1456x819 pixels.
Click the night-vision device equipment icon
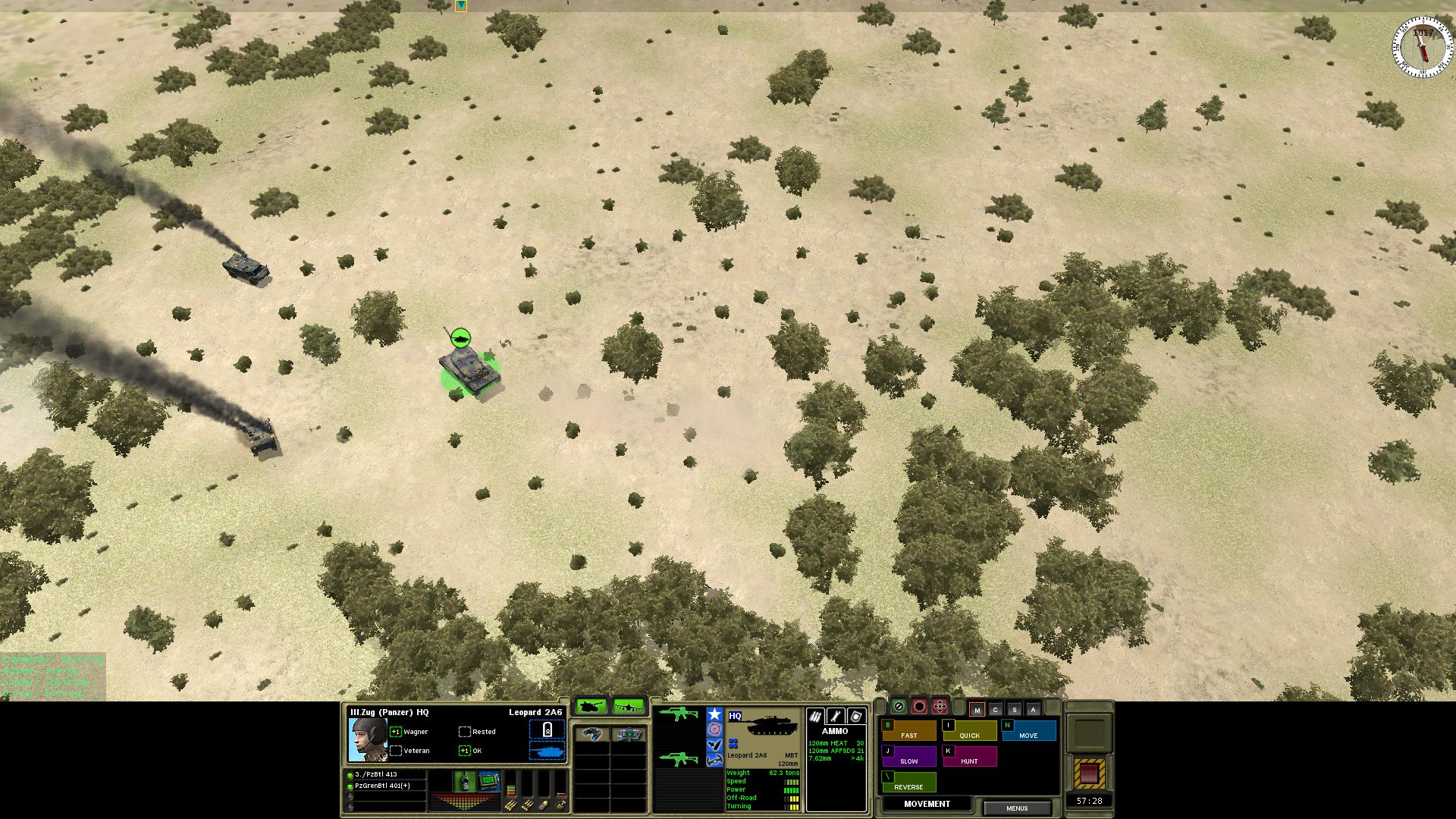(629, 734)
